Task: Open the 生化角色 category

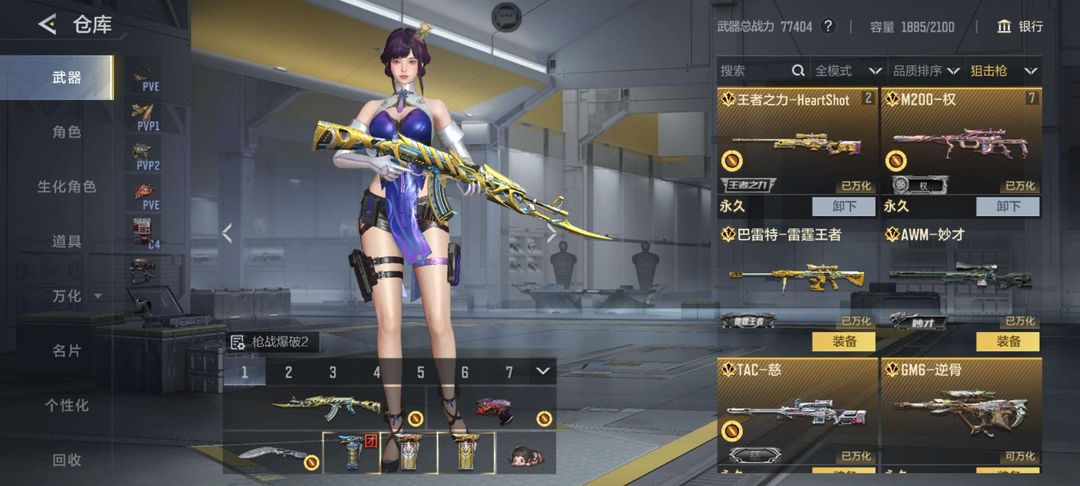Action: tap(67, 187)
